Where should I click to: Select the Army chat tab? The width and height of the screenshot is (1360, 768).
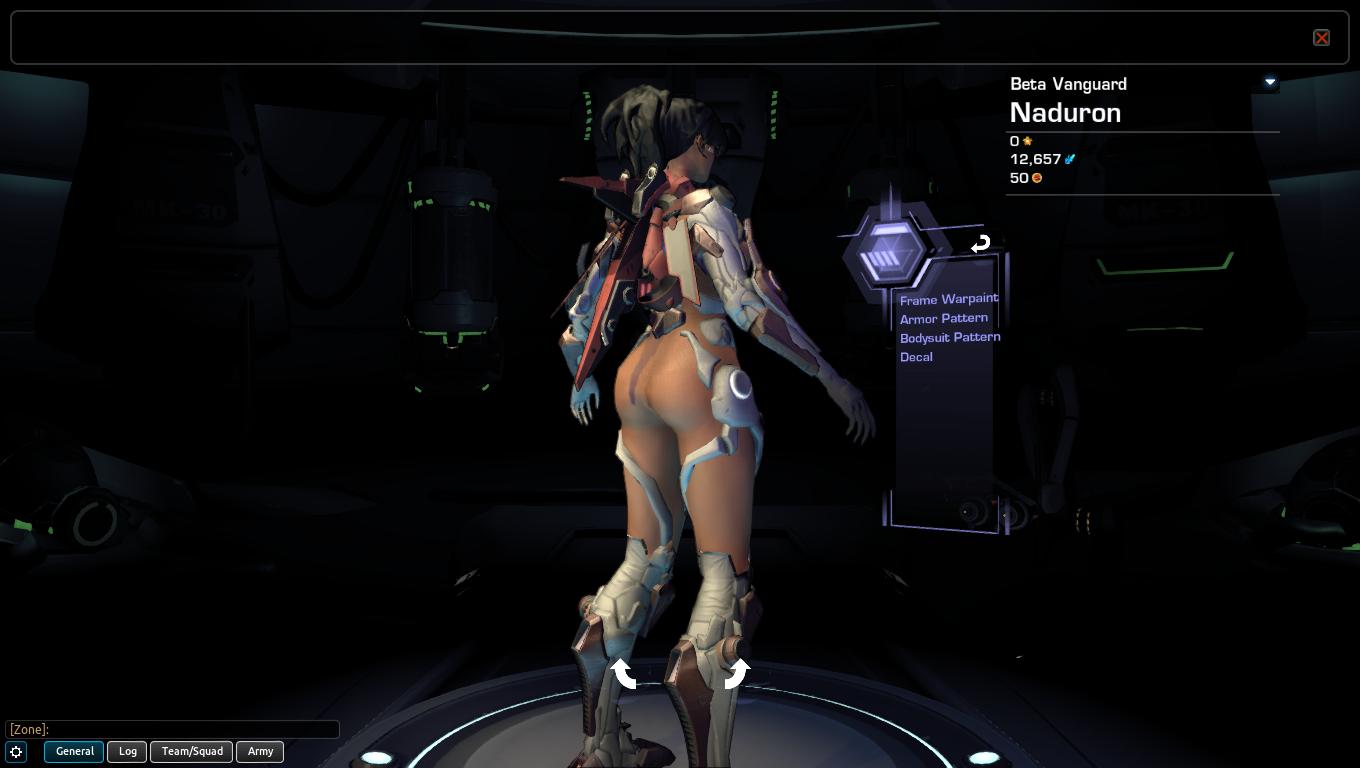click(260, 751)
